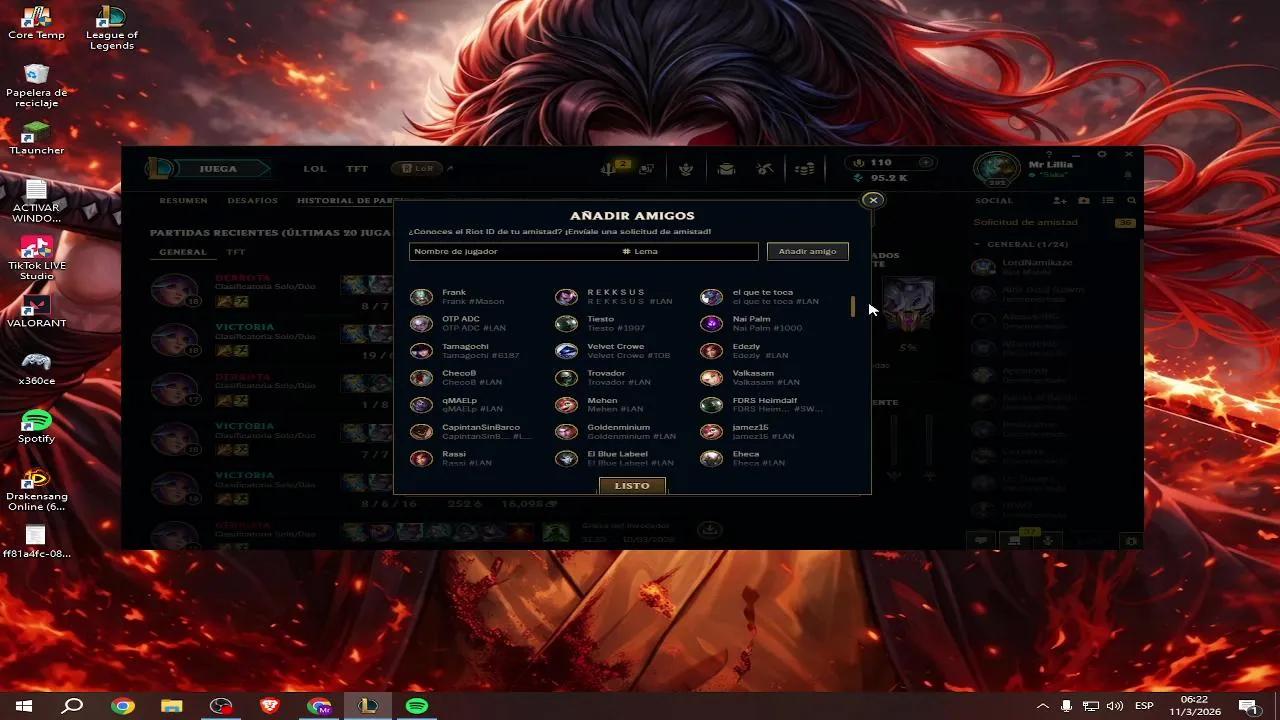Click the JUEGA play button
This screenshot has width=1280, height=720.
click(219, 168)
